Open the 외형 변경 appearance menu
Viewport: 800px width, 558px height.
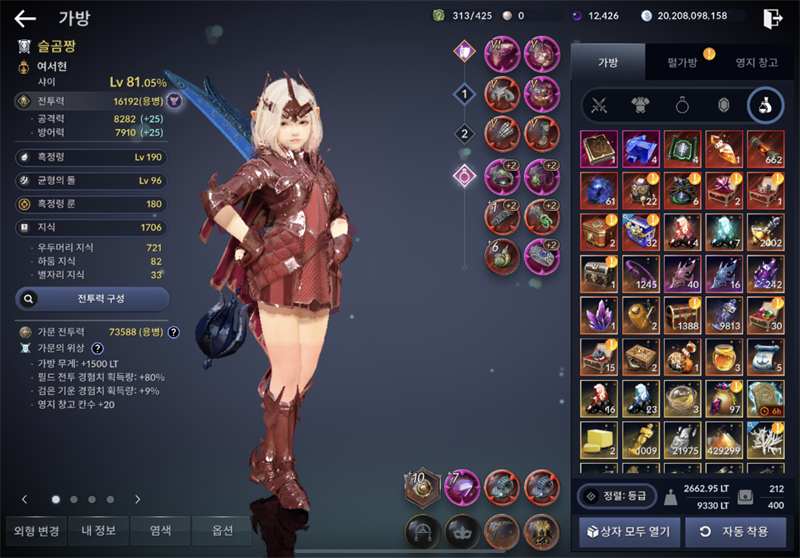34,530
